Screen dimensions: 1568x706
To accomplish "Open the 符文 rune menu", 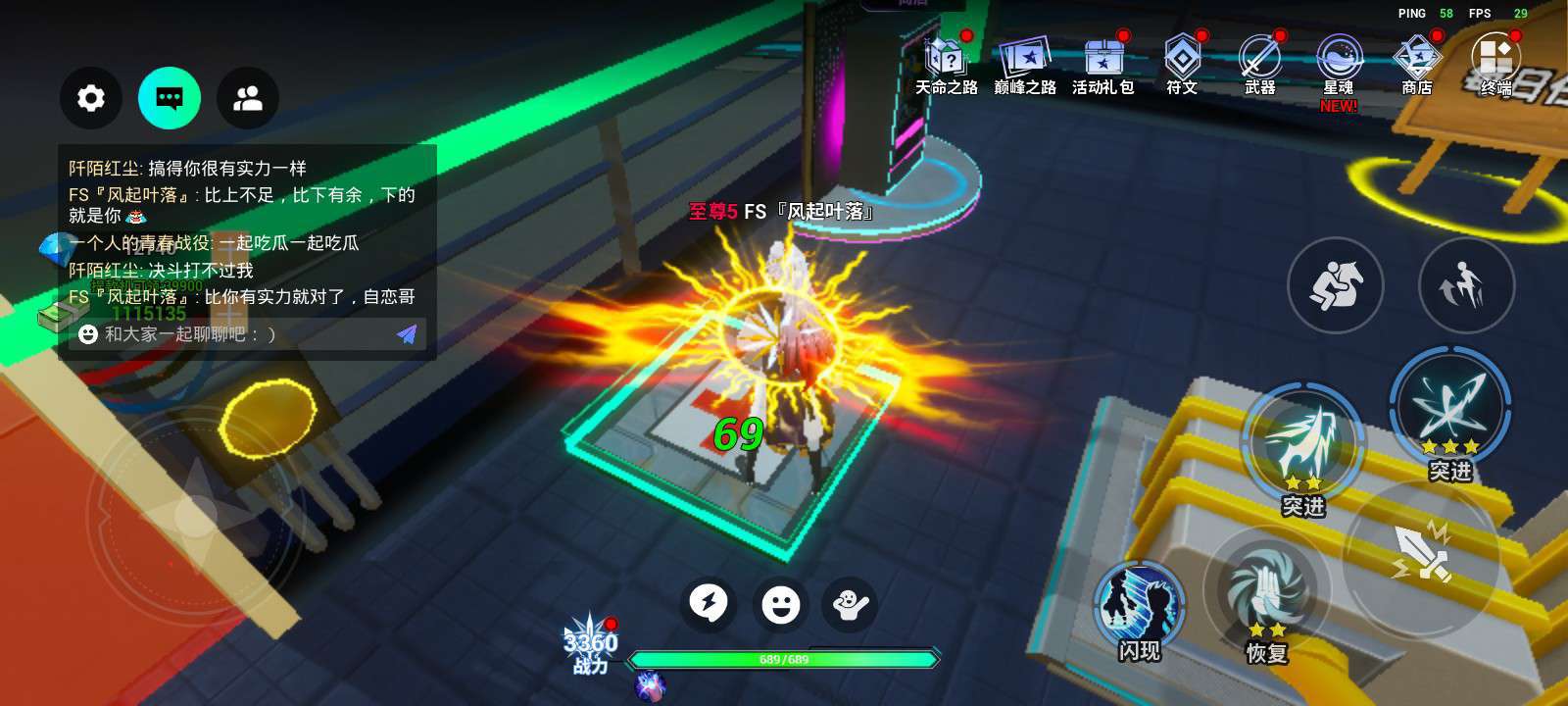I will (x=1182, y=65).
